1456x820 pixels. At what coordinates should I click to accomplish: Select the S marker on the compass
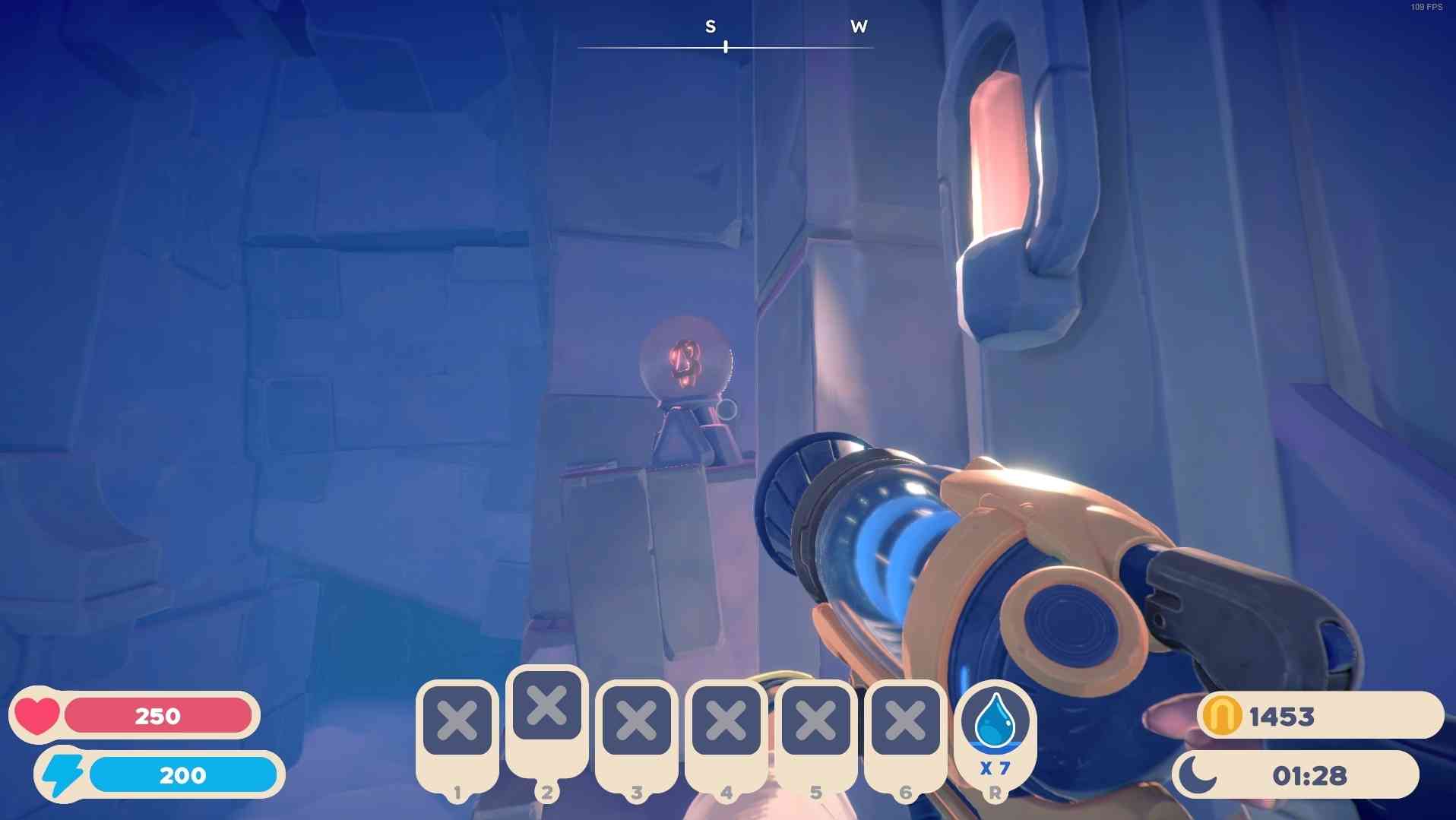(x=710, y=25)
